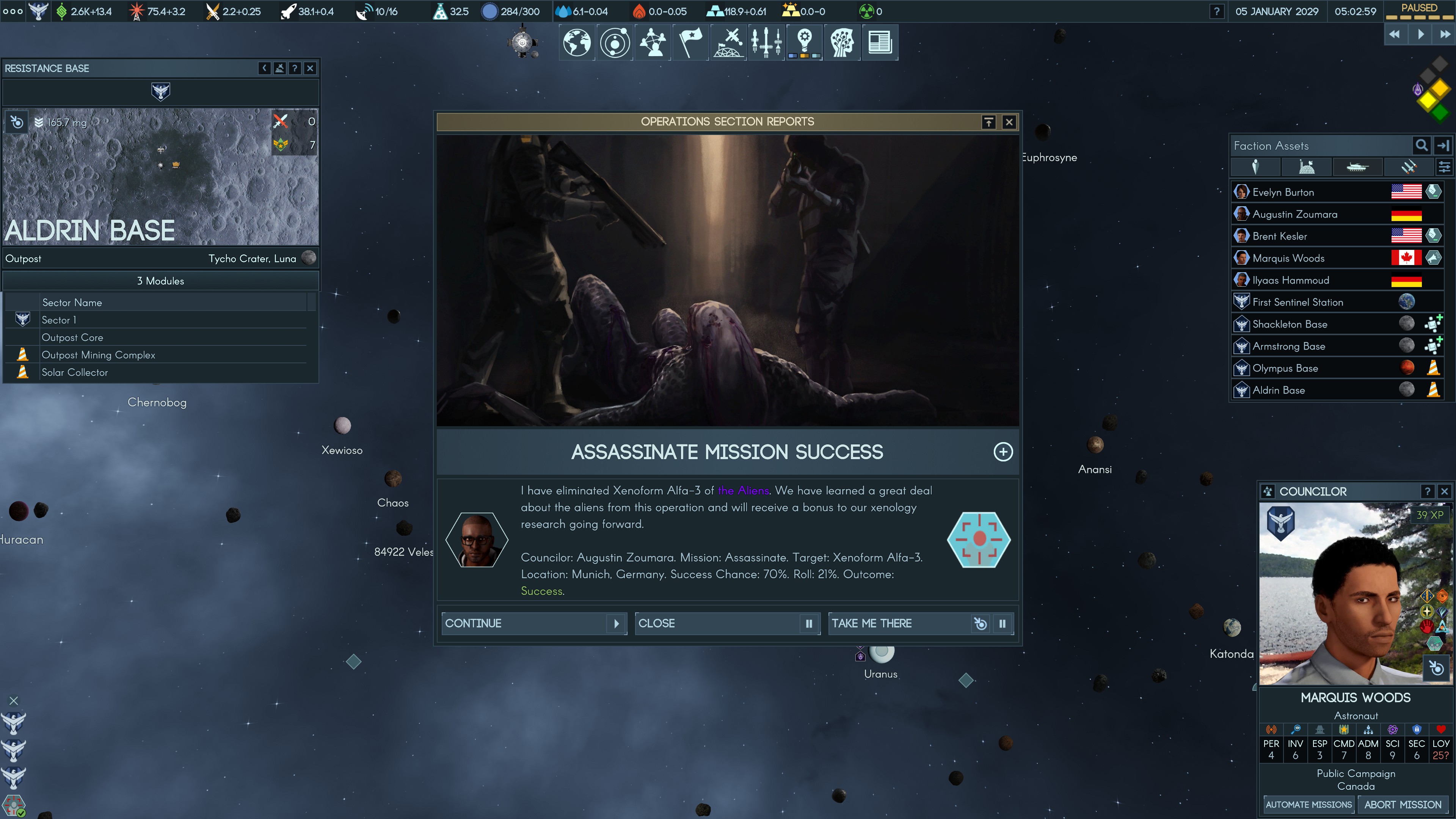Switch to the armies tank tab
The image size is (1456, 819).
(x=1358, y=166)
